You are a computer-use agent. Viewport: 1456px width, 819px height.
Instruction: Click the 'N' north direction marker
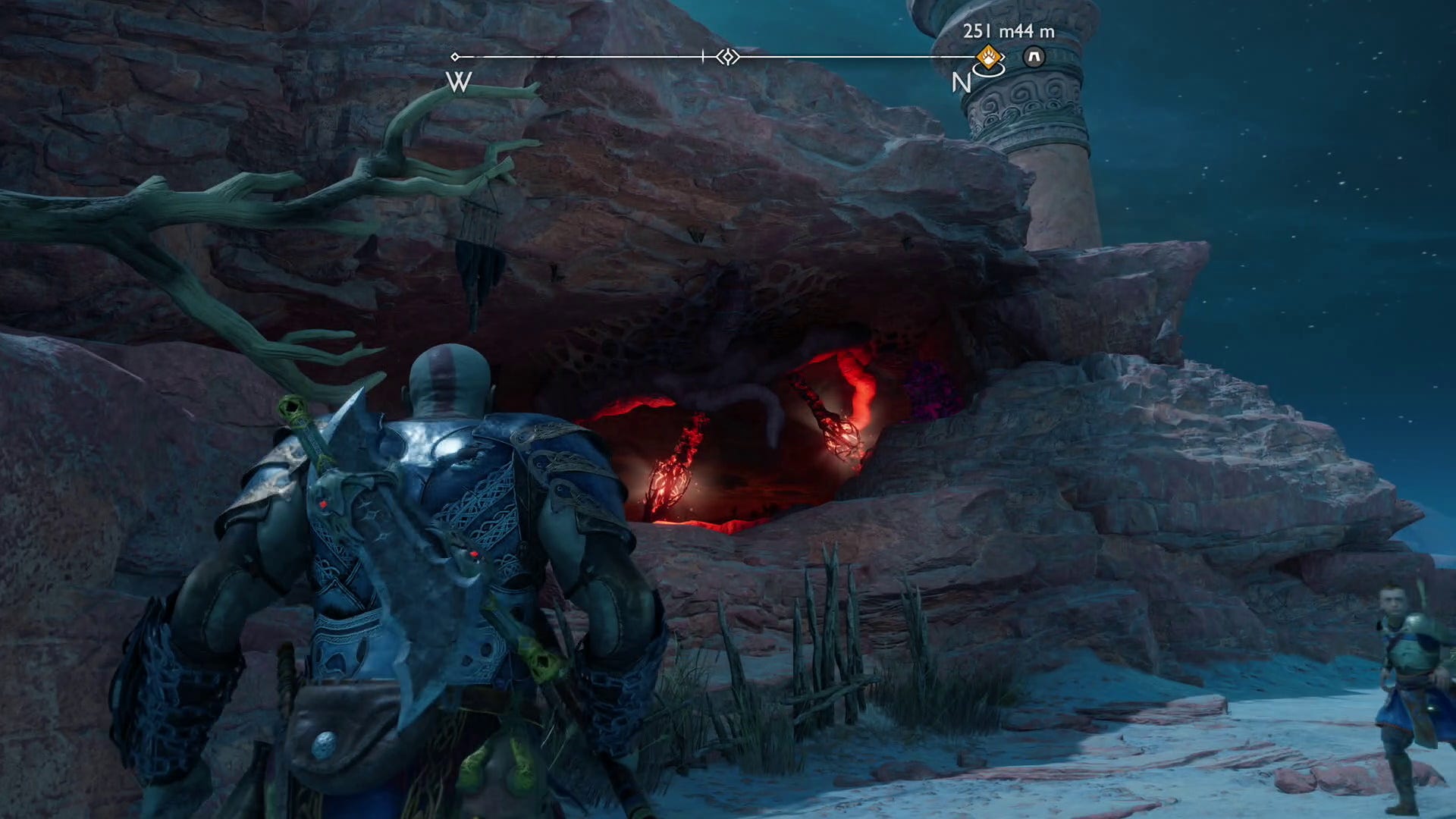click(961, 83)
